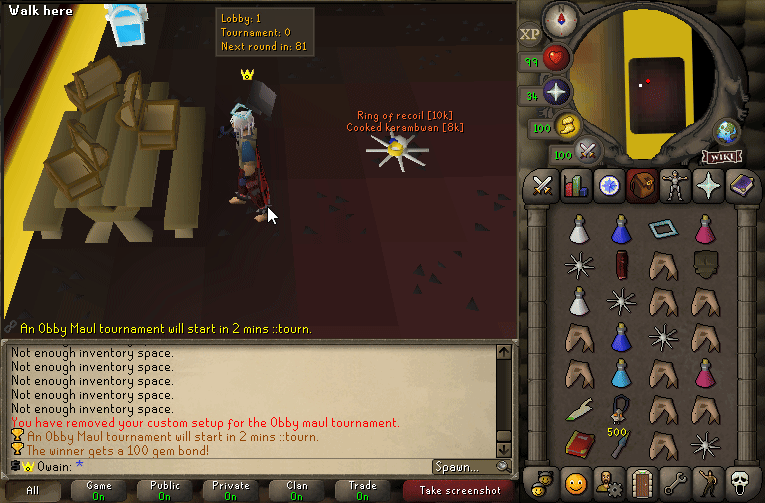Open the Quest List tab
Image resolution: width=765 pixels, height=503 pixels.
click(x=608, y=186)
